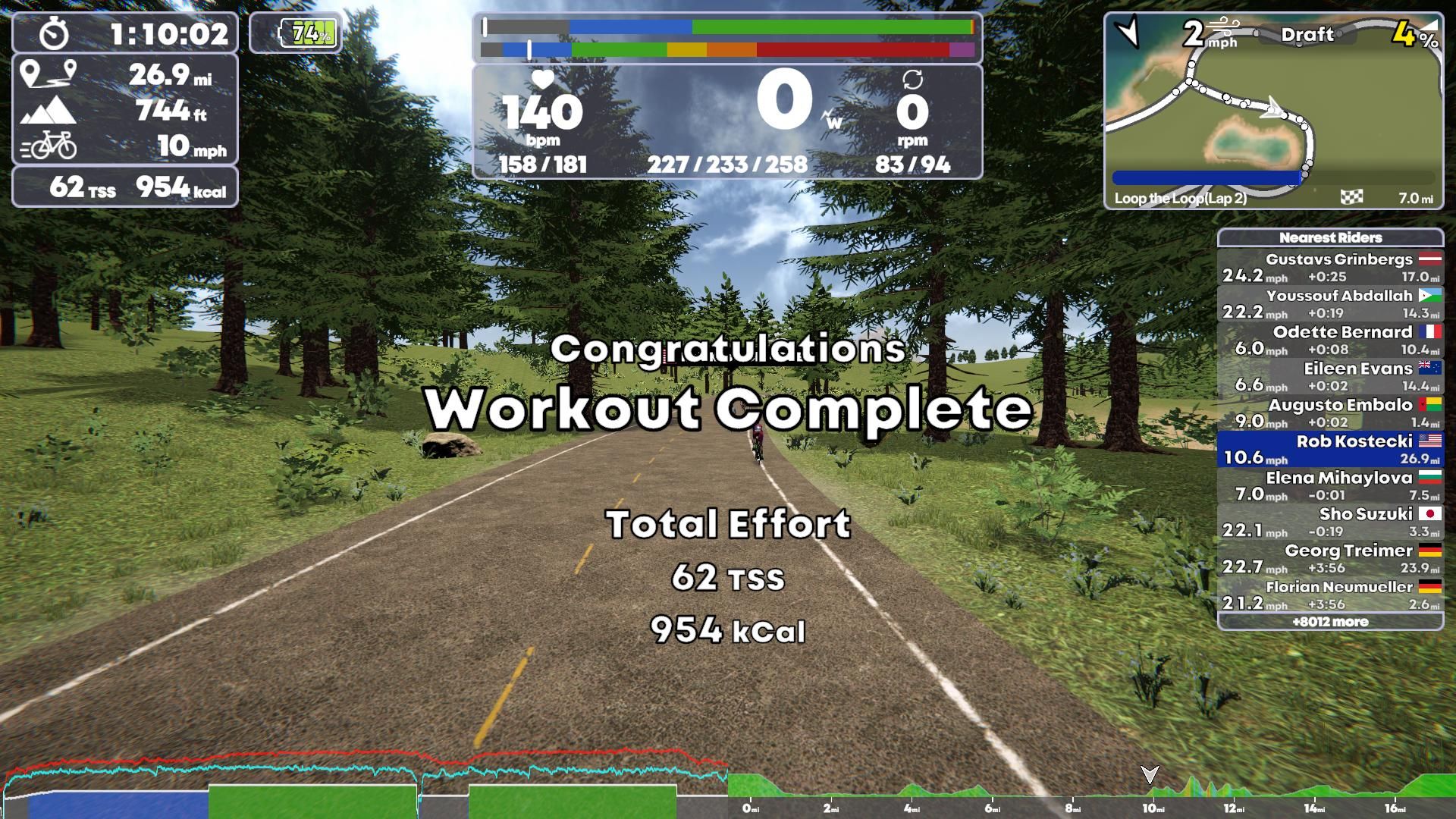Image resolution: width=1456 pixels, height=819 pixels.
Task: Click the stopwatch timer icon
Action: pyautogui.click(x=55, y=34)
